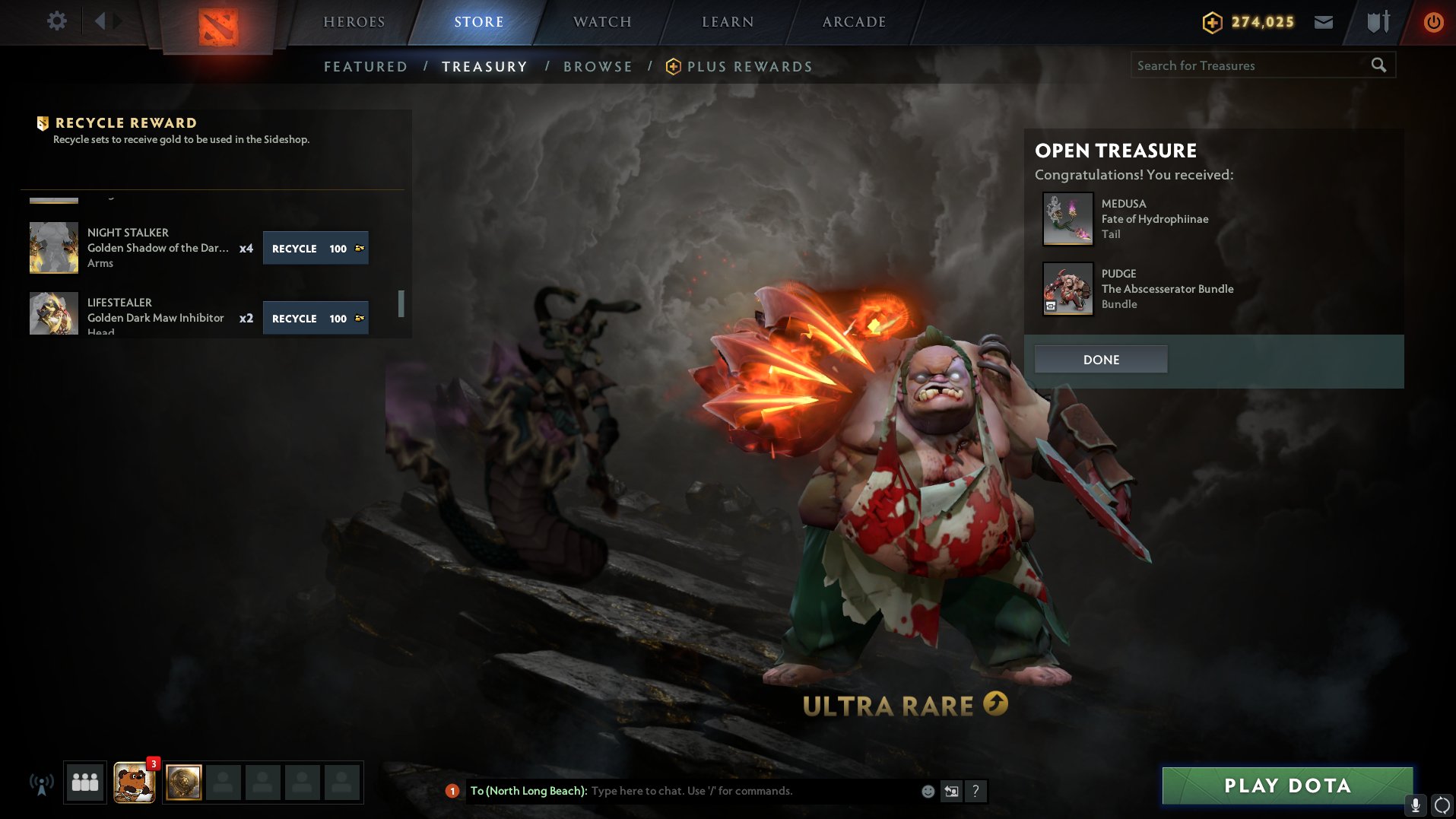Open the mail inbox envelope icon
The width and height of the screenshot is (1456, 819).
1323,21
